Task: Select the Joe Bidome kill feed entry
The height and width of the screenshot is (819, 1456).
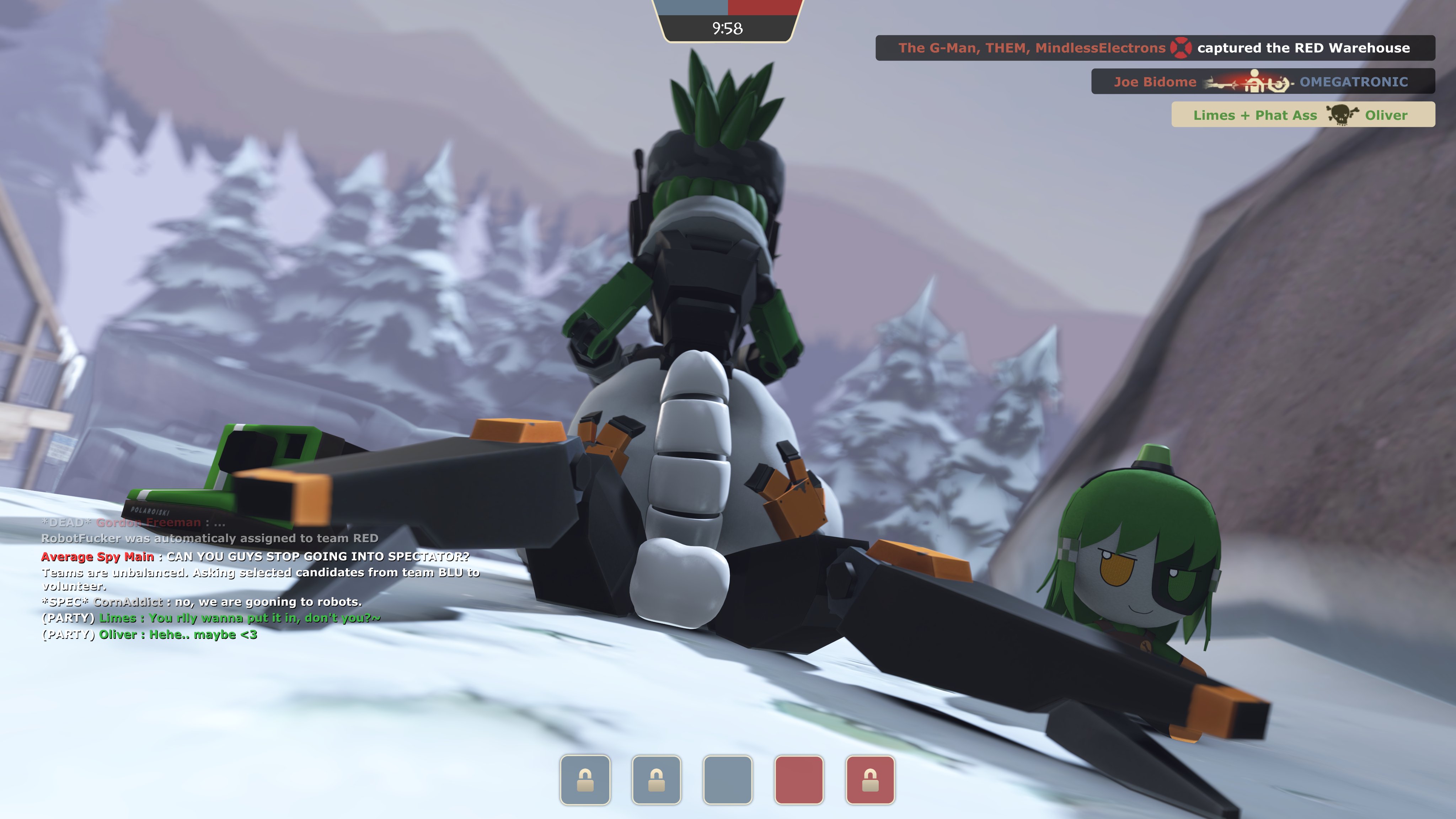Action: pos(1262,82)
